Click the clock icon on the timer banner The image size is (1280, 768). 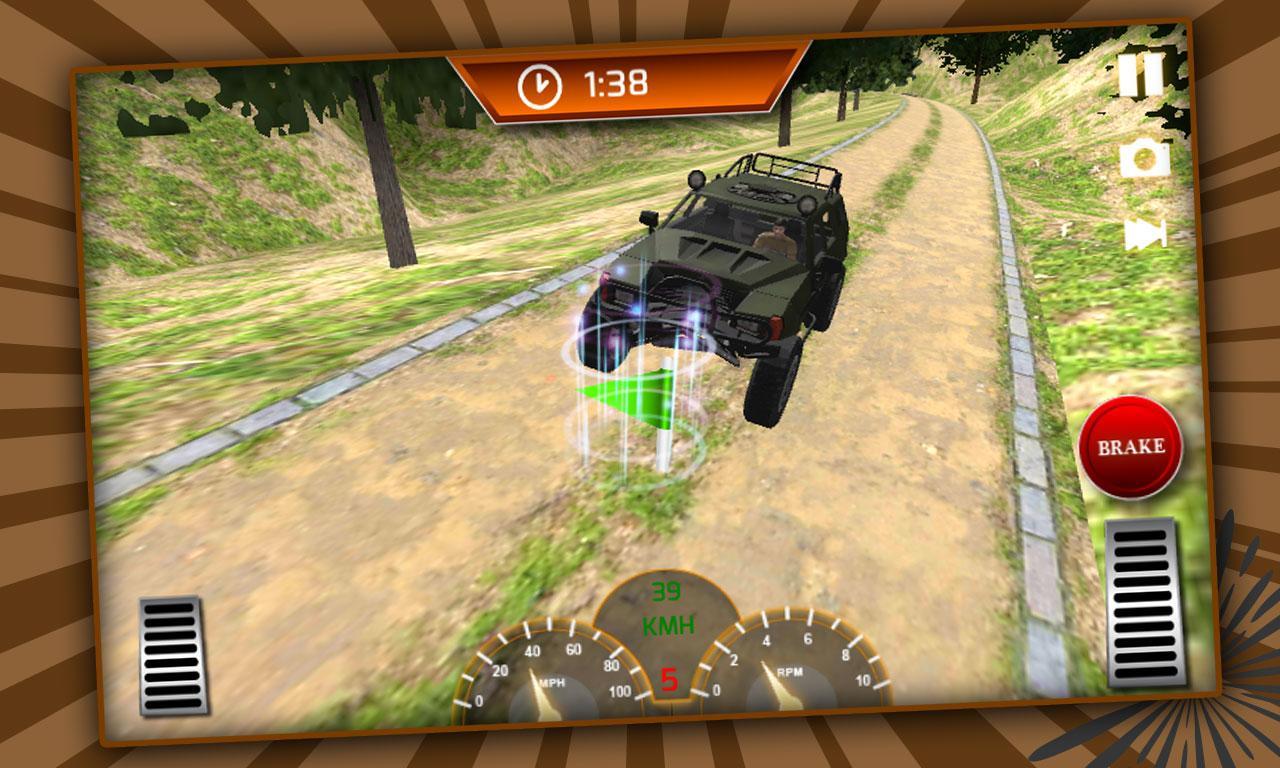537,83
